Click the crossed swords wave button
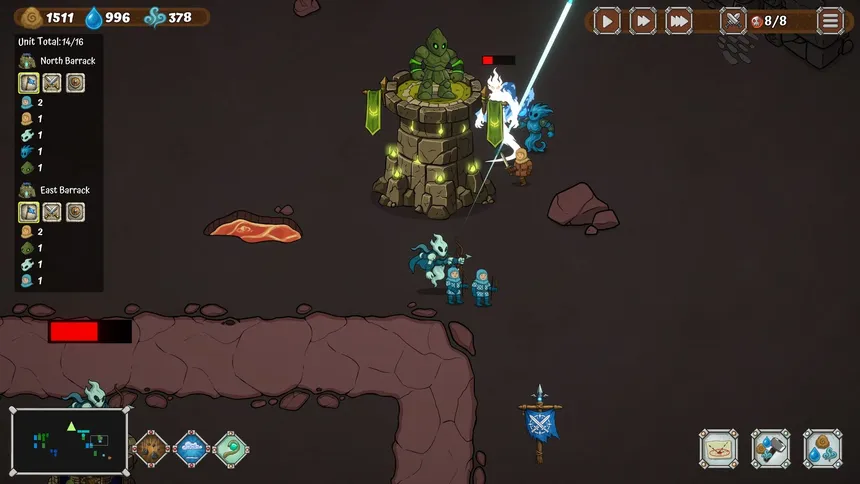The height and width of the screenshot is (484, 860). [733, 20]
